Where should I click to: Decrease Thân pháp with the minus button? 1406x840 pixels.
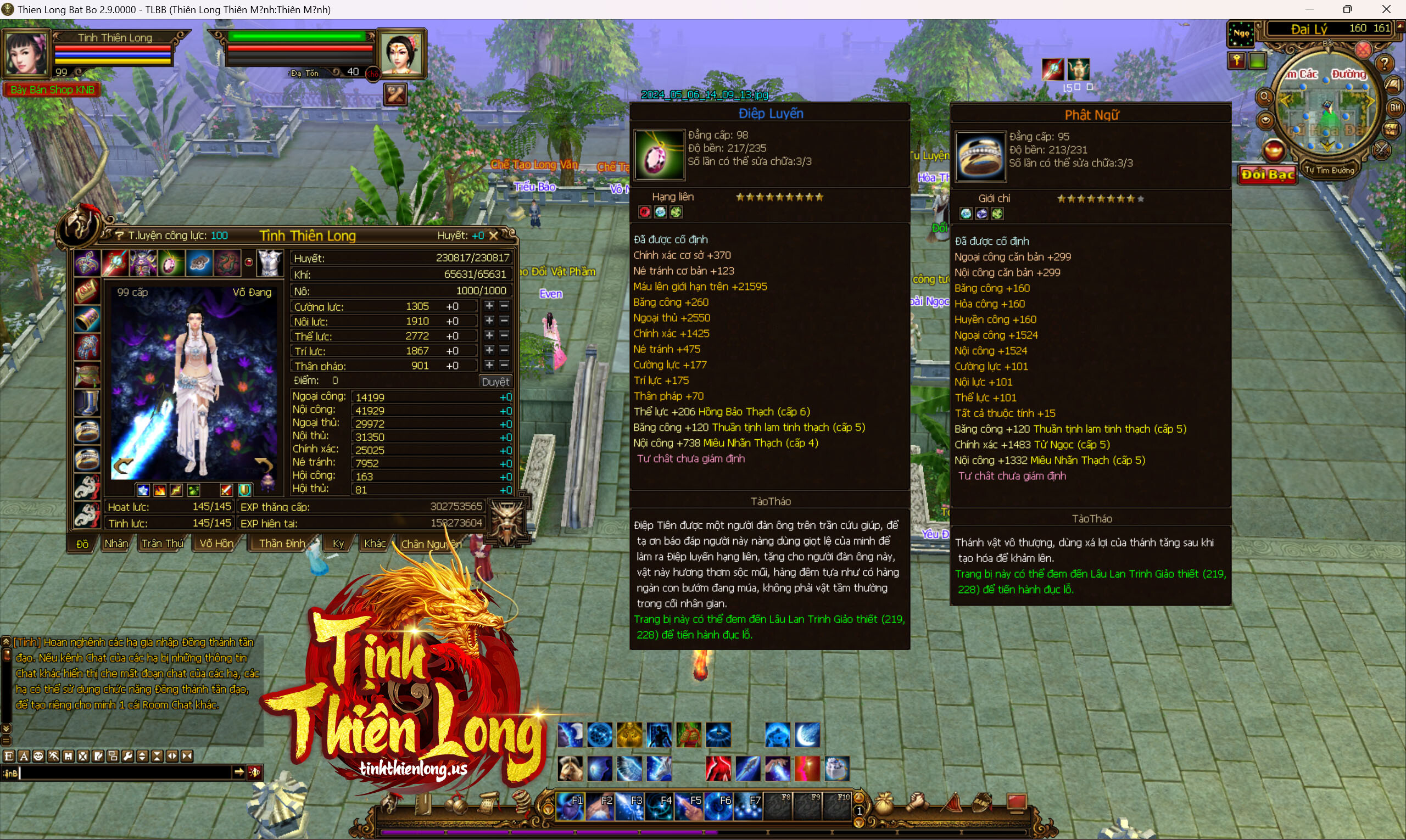click(x=504, y=366)
